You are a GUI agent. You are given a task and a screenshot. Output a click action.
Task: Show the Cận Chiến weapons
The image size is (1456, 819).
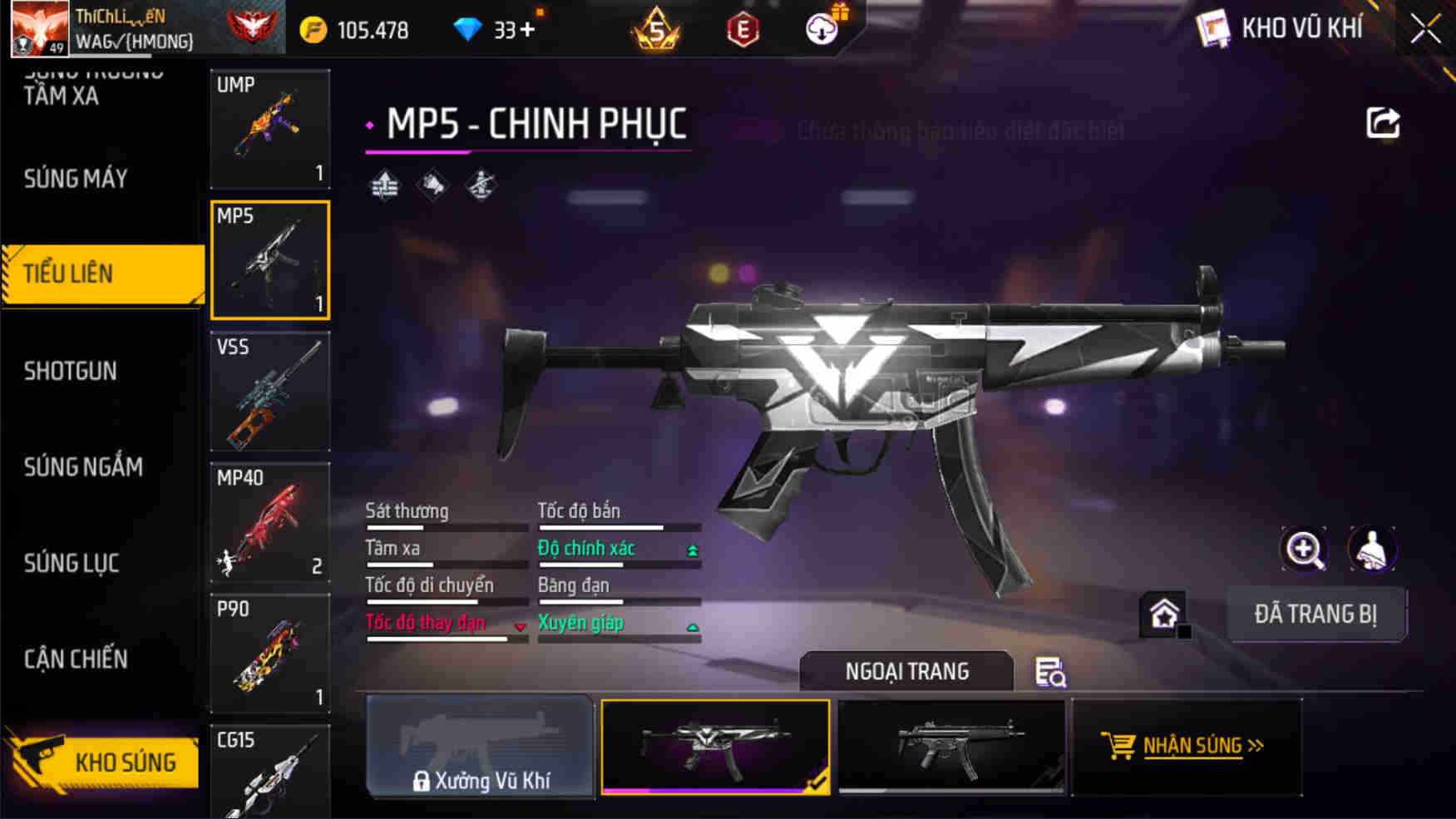coord(76,659)
